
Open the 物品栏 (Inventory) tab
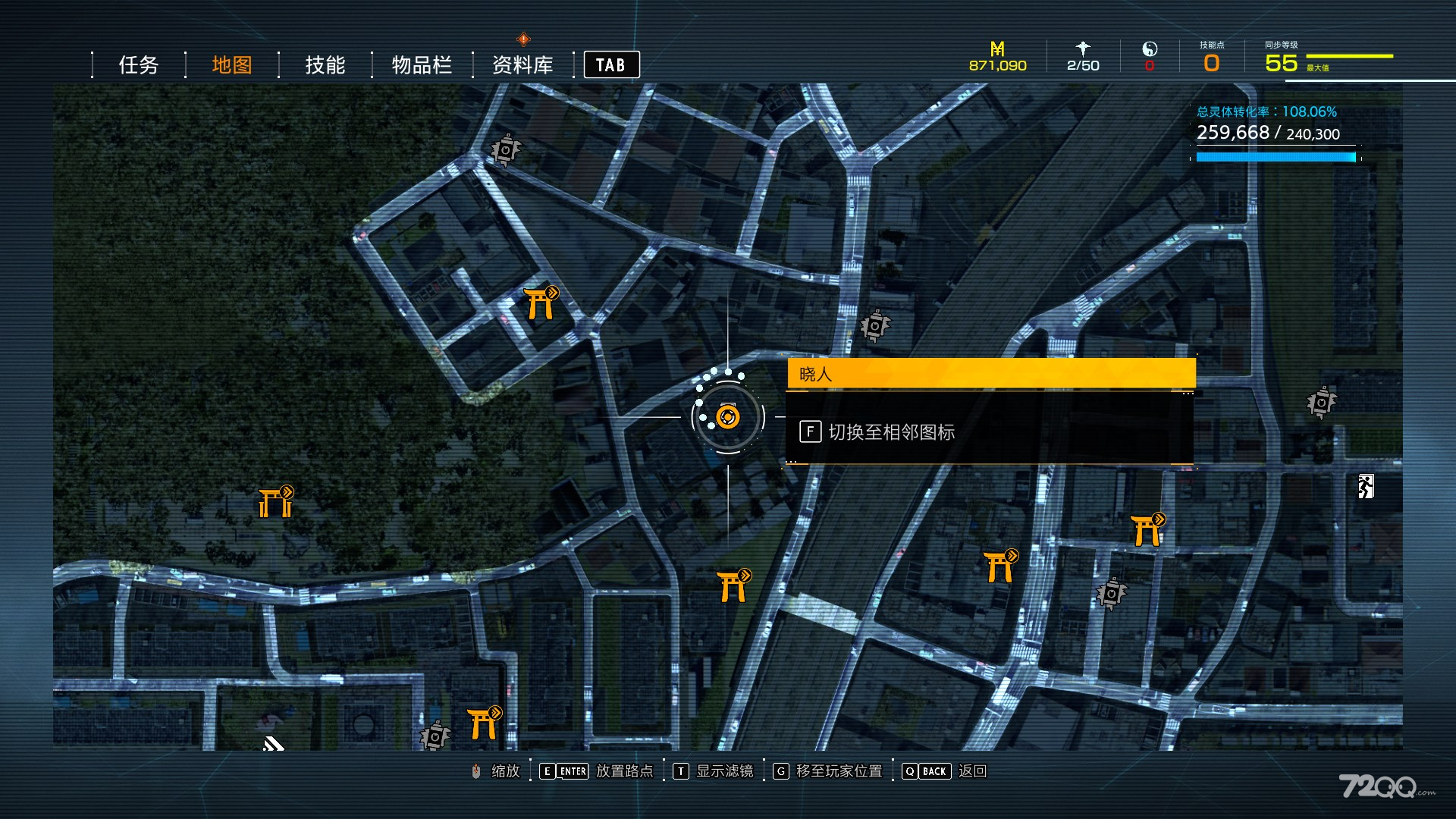[422, 65]
